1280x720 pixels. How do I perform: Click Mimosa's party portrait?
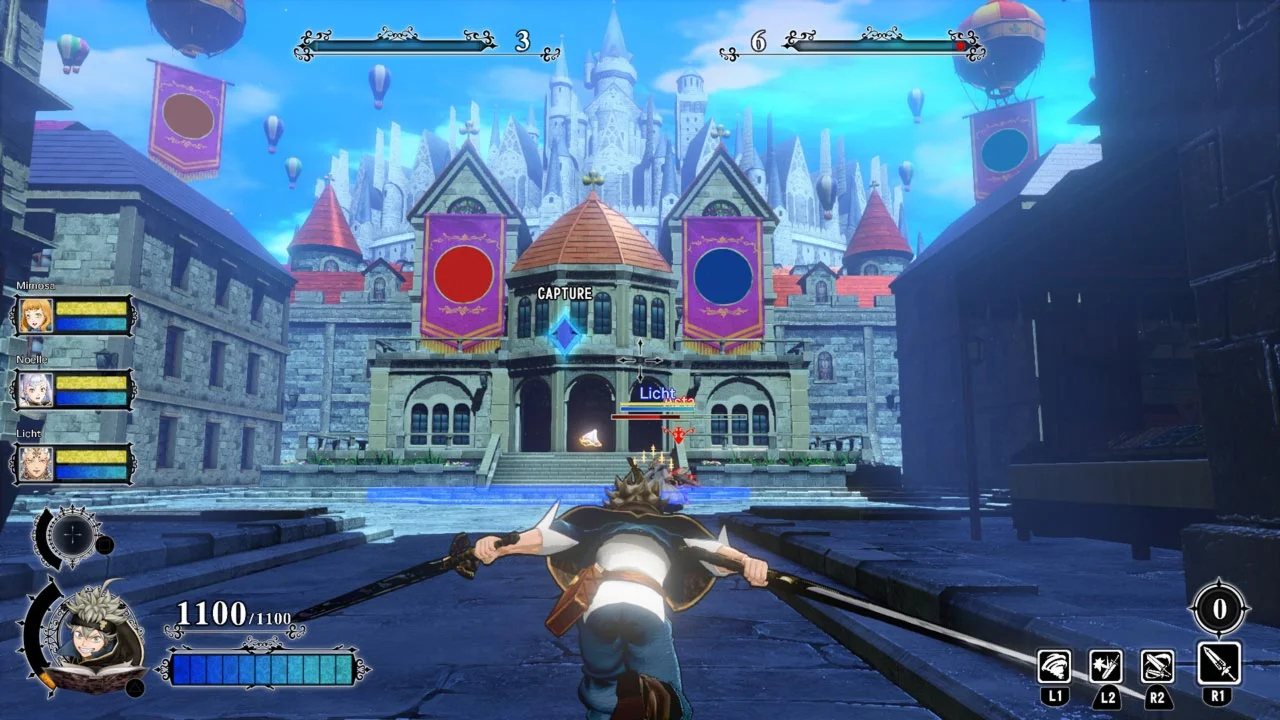pos(36,316)
